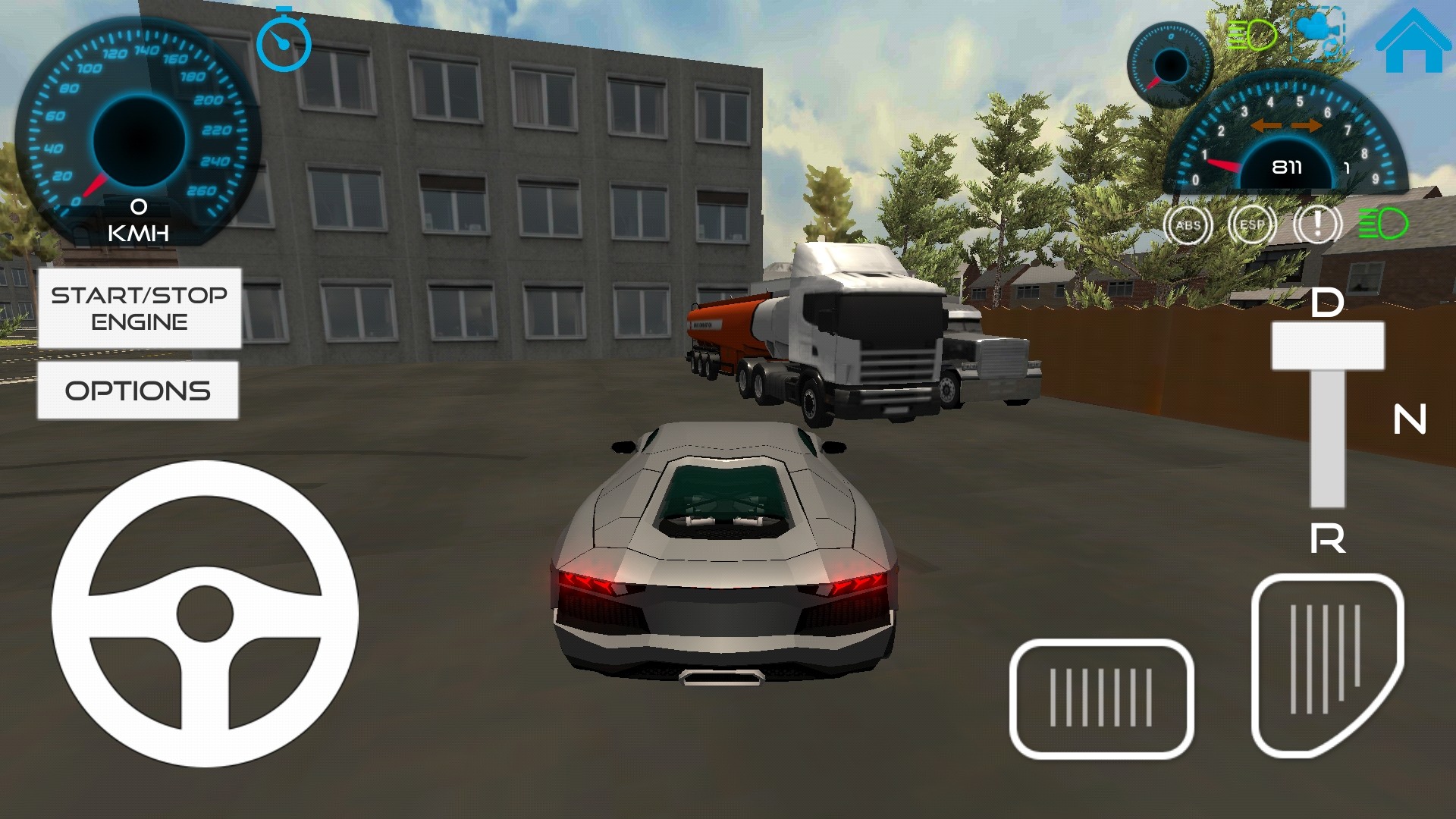Activate the right turn signal arrow
The height and width of the screenshot is (819, 1456).
click(1307, 126)
